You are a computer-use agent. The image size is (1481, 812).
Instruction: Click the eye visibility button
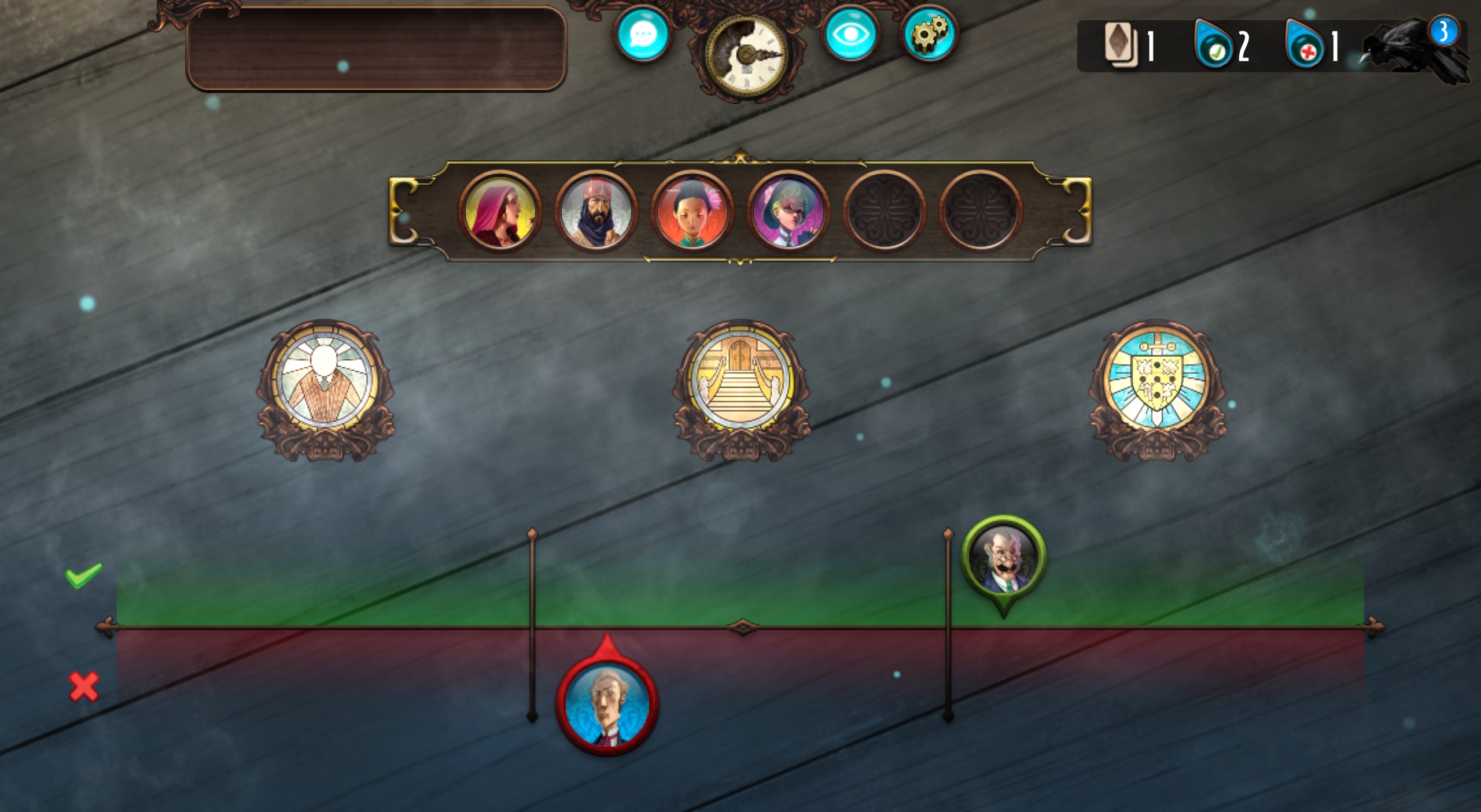coord(850,34)
